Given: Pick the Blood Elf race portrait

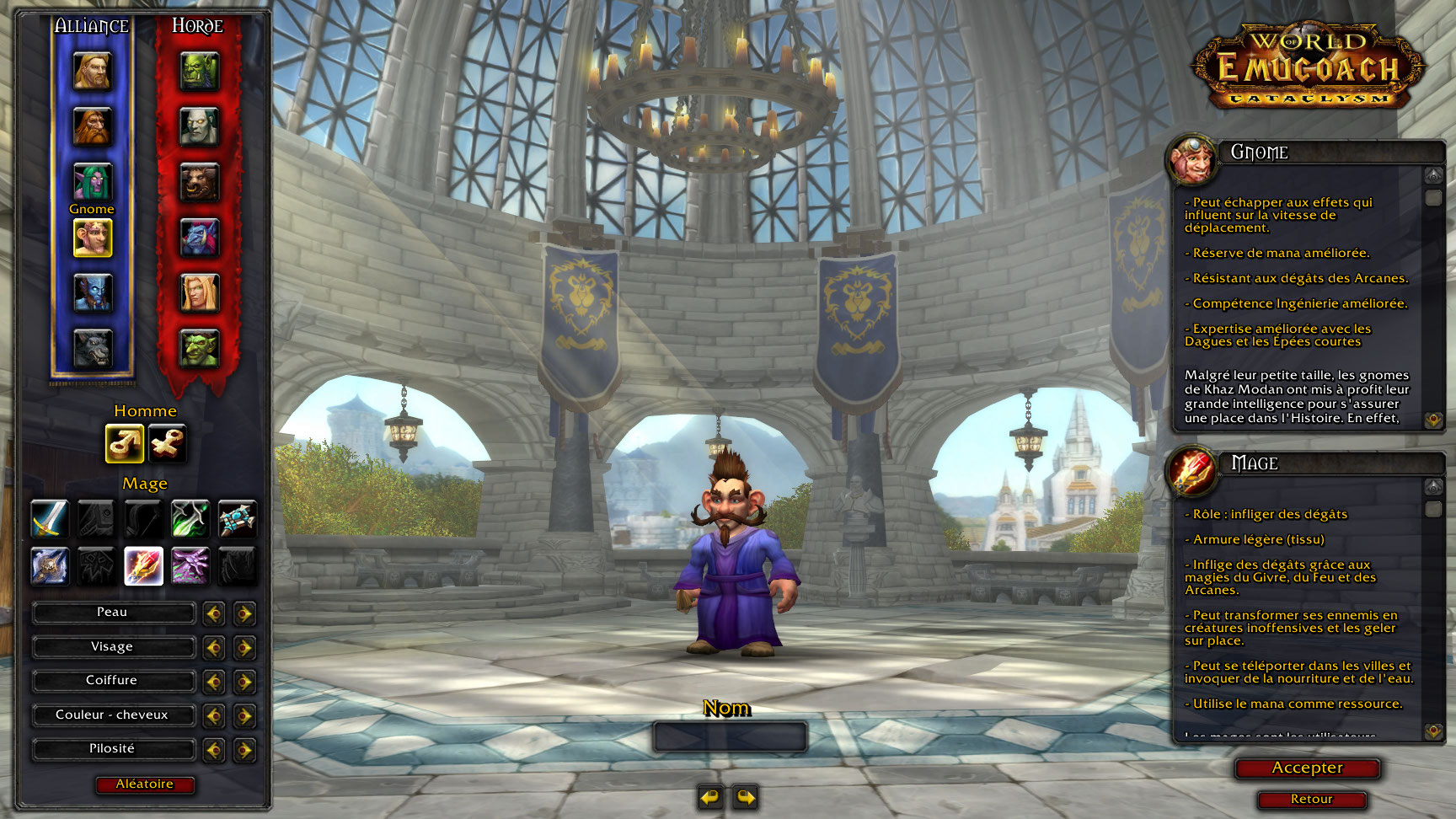Looking at the screenshot, I should pos(200,293).
